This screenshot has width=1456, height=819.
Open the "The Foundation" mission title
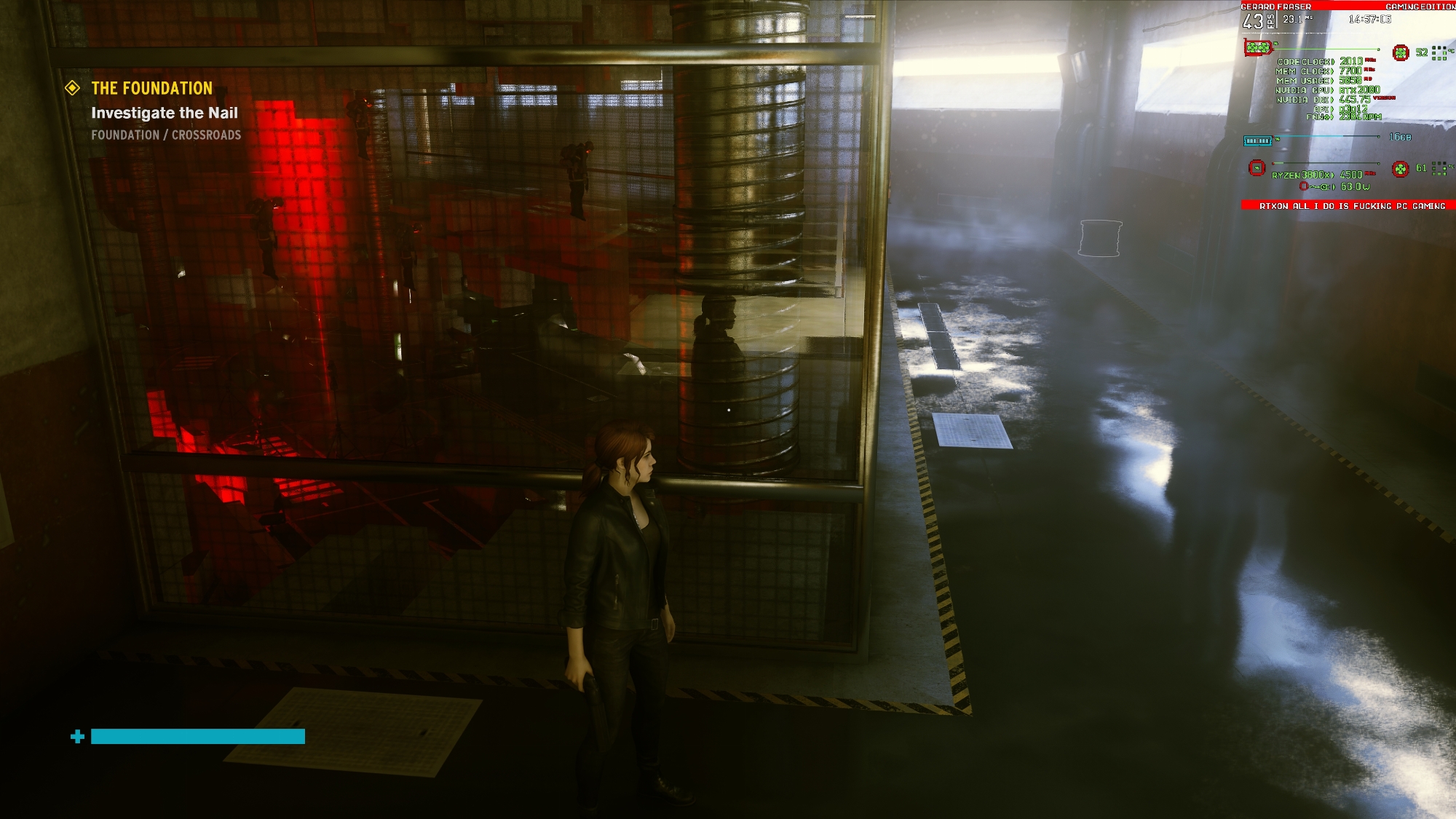[151, 88]
